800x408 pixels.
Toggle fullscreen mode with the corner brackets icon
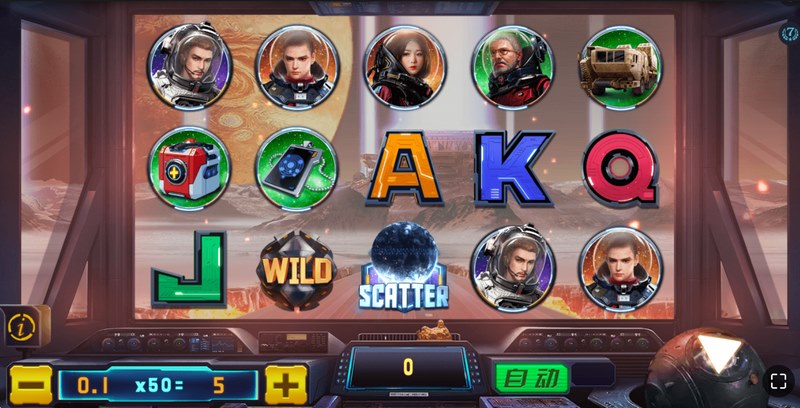(x=779, y=381)
